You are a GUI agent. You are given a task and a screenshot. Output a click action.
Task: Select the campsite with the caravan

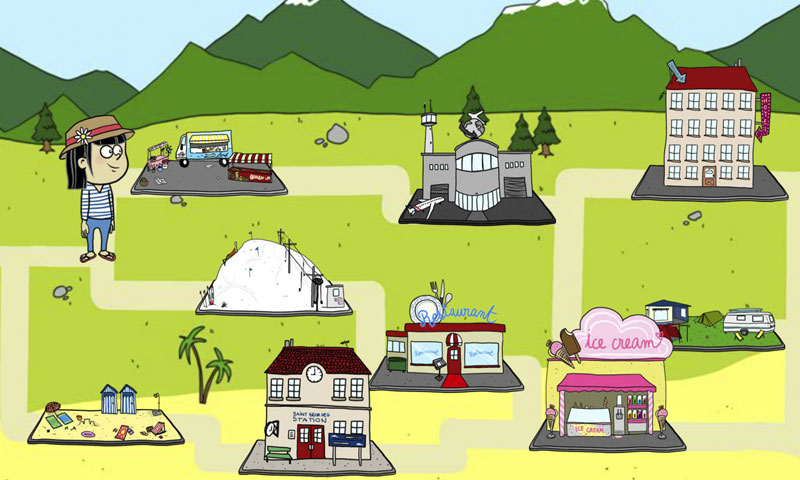tap(722, 324)
